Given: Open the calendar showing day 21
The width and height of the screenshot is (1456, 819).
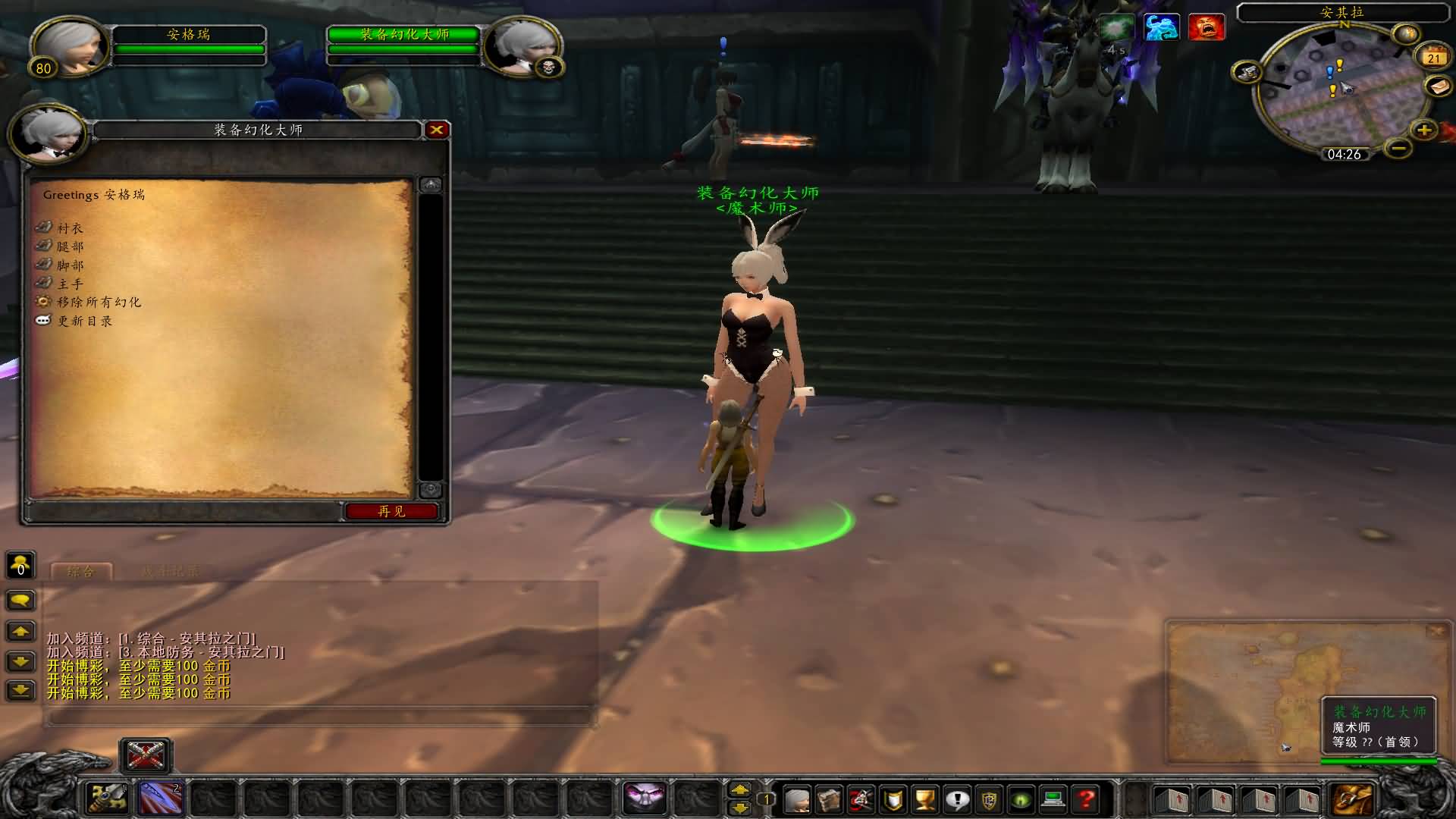Looking at the screenshot, I should (x=1433, y=58).
